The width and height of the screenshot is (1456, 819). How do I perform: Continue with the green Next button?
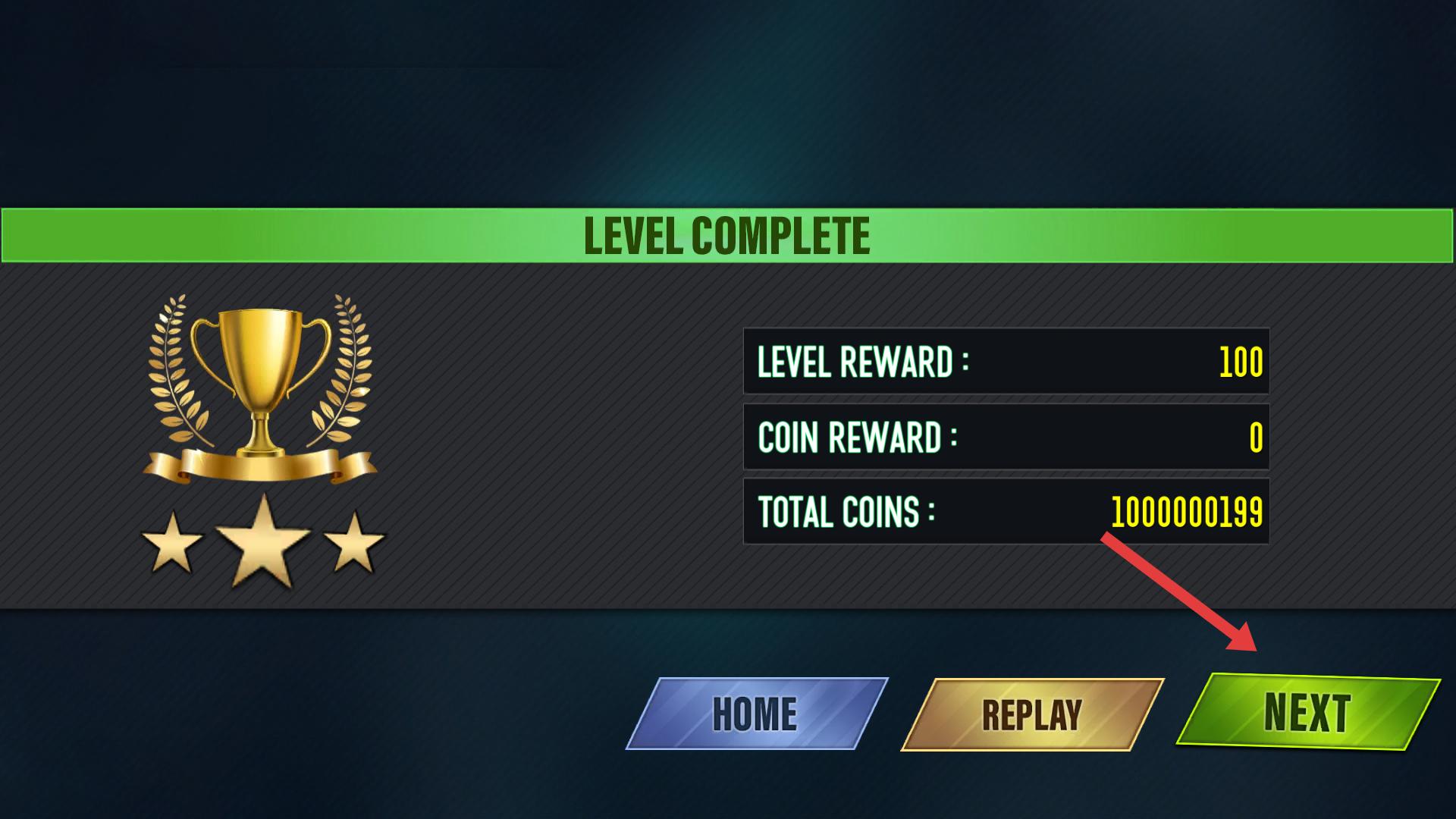click(1307, 711)
